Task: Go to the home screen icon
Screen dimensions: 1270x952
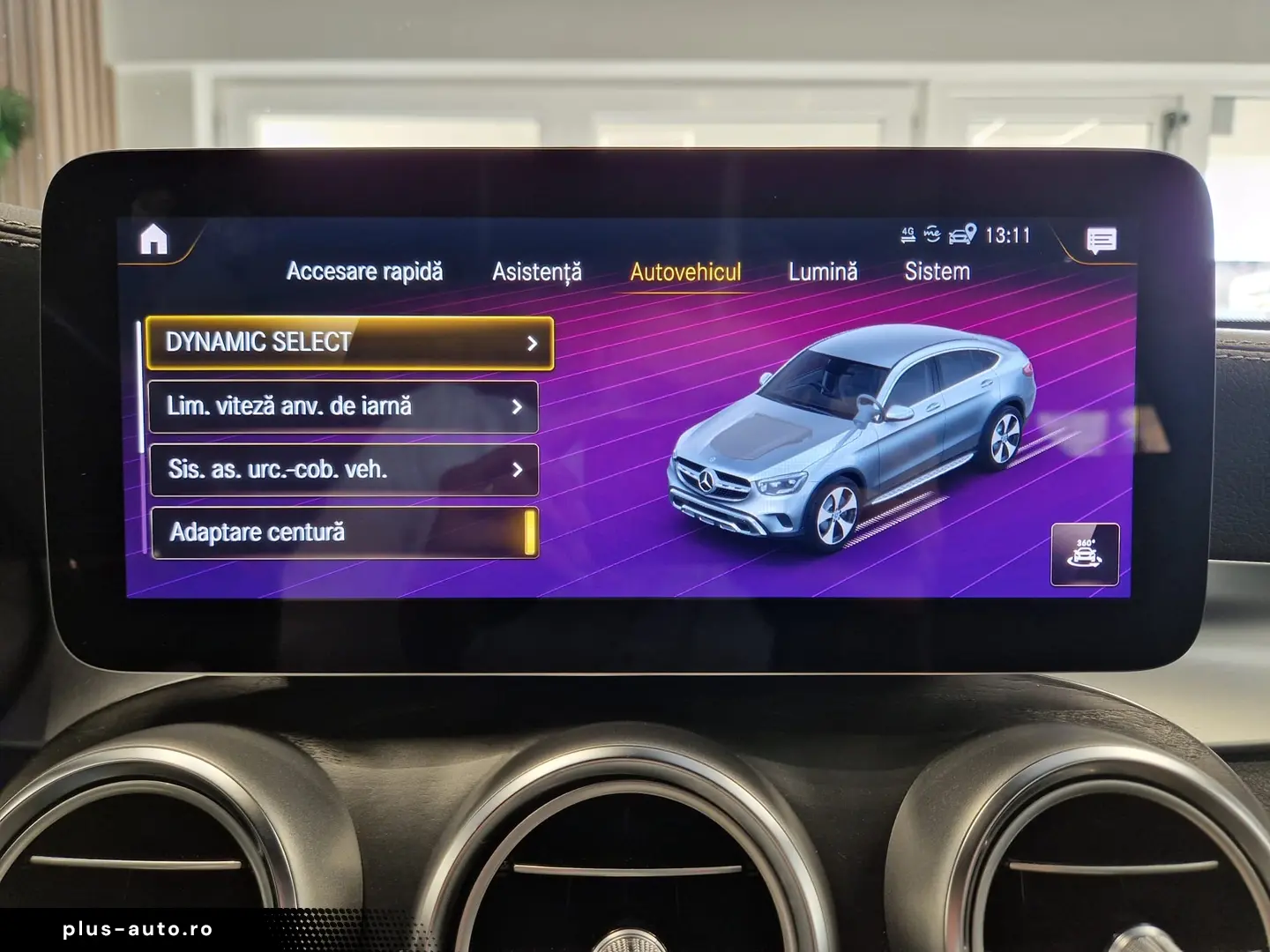Action: (154, 239)
